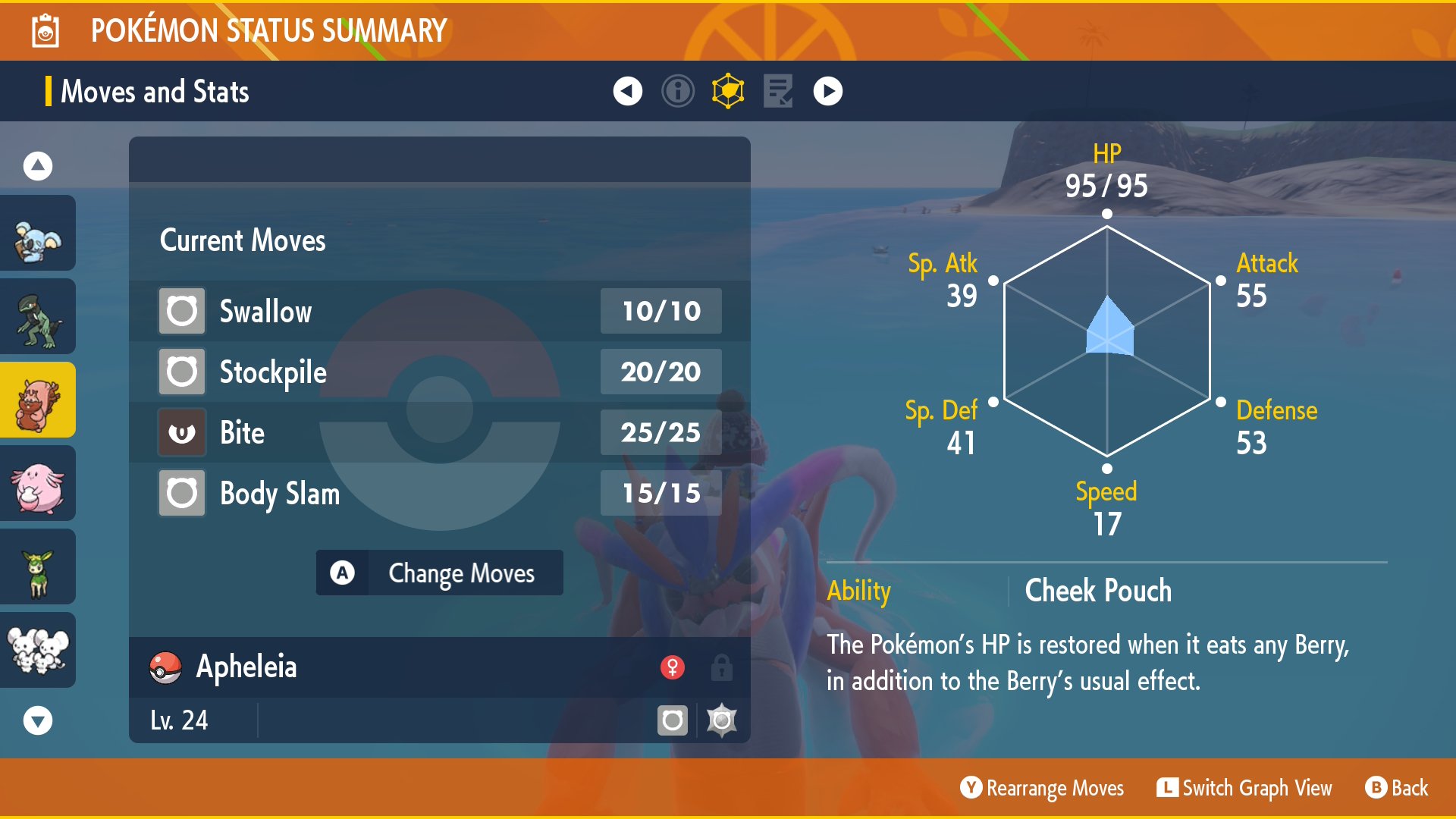Open the Moves and Stats hexagon tab
1456x819 pixels.
(728, 91)
